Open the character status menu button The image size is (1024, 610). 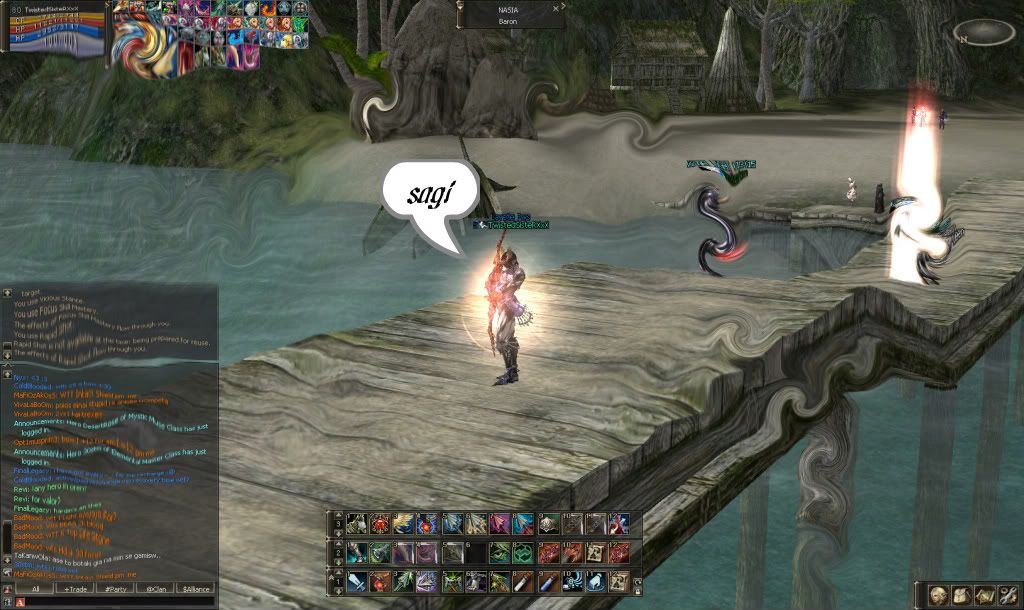(938, 594)
